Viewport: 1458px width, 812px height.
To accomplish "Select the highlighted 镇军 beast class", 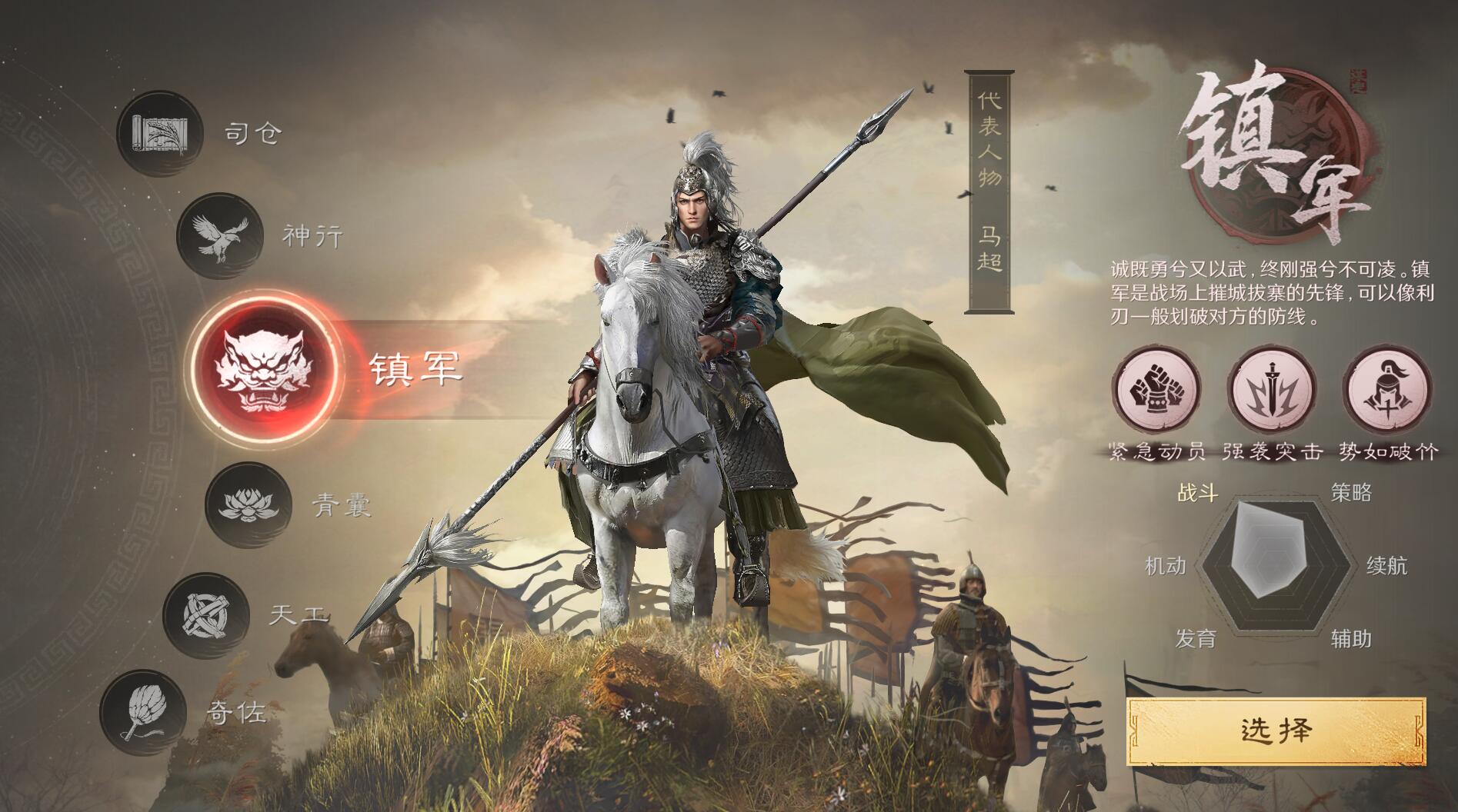I will click(265, 368).
